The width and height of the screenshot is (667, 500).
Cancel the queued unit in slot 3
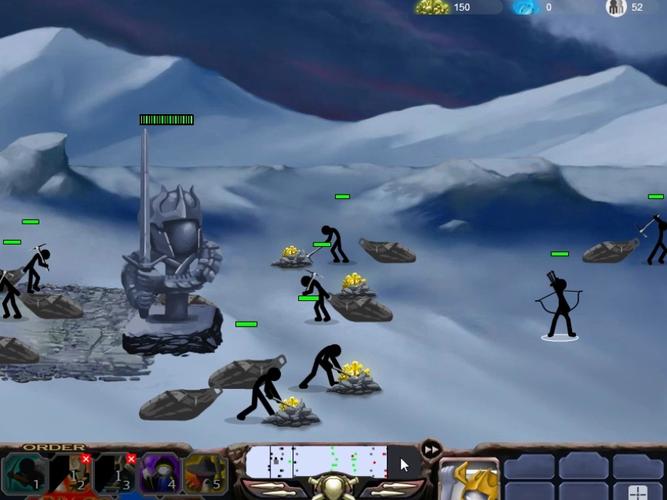131,459
